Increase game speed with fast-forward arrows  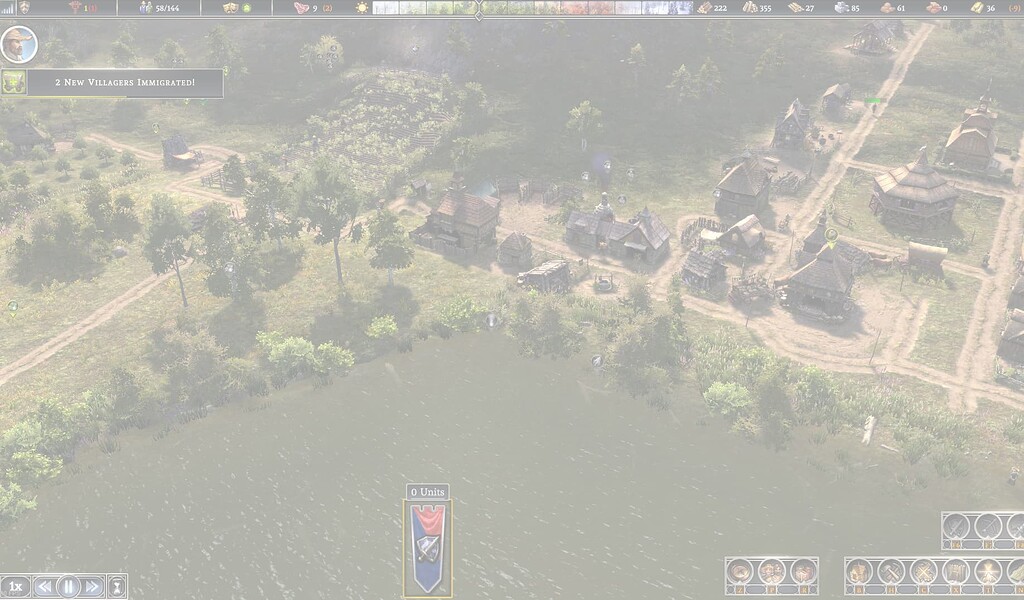(92, 587)
